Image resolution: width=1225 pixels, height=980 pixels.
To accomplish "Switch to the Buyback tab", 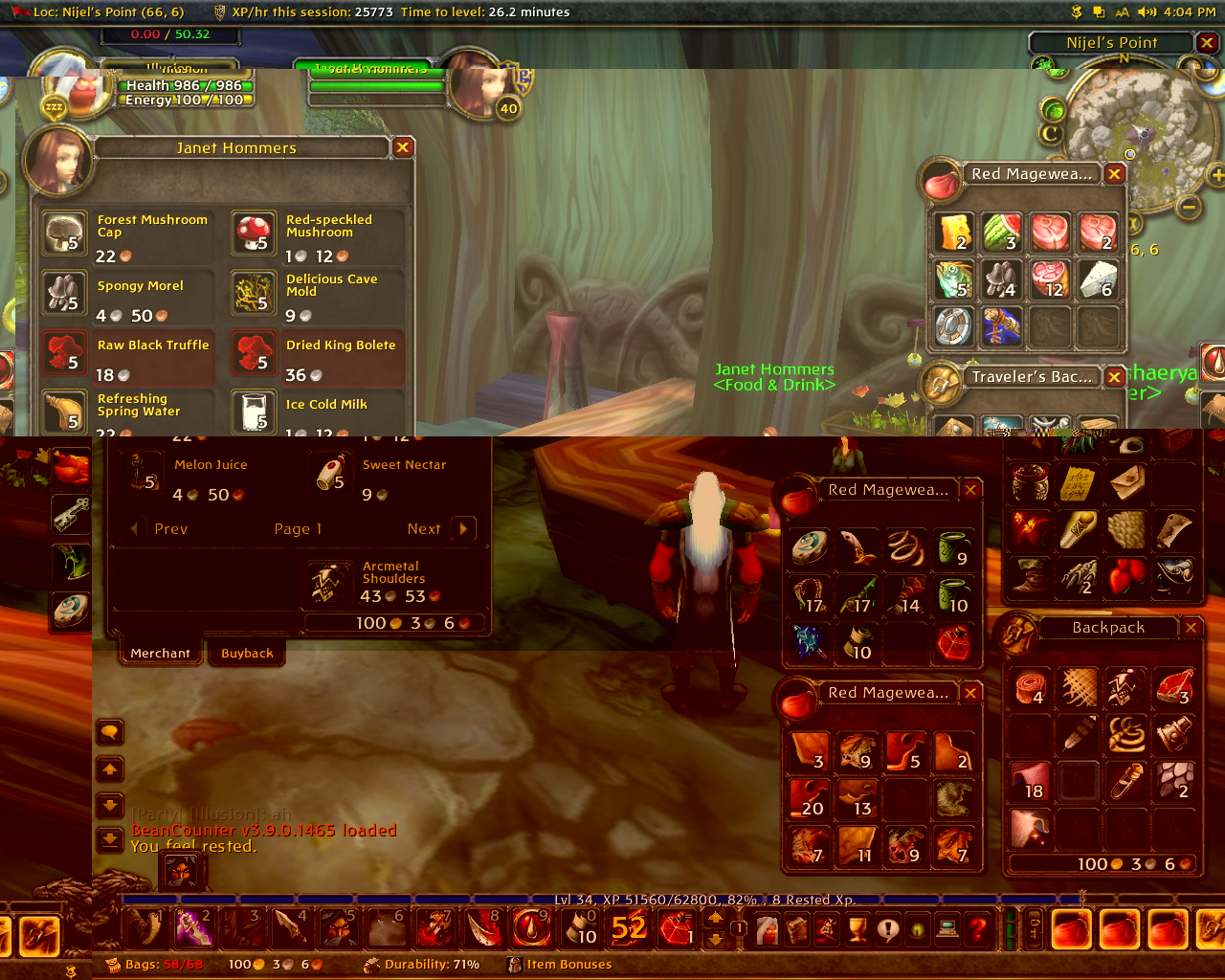I will point(247,654).
